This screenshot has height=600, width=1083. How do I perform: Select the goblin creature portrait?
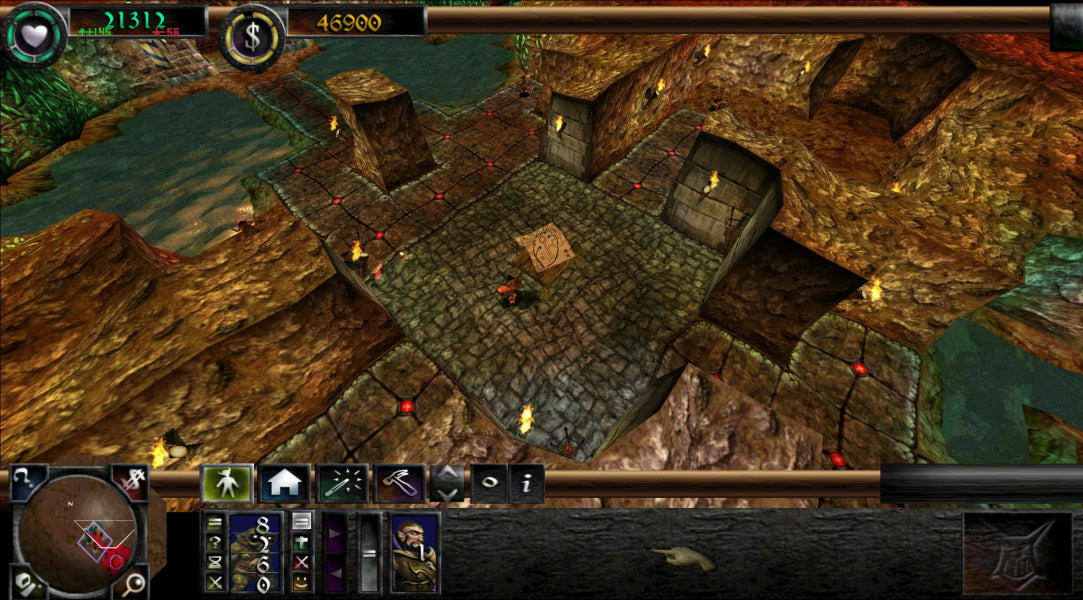255,552
